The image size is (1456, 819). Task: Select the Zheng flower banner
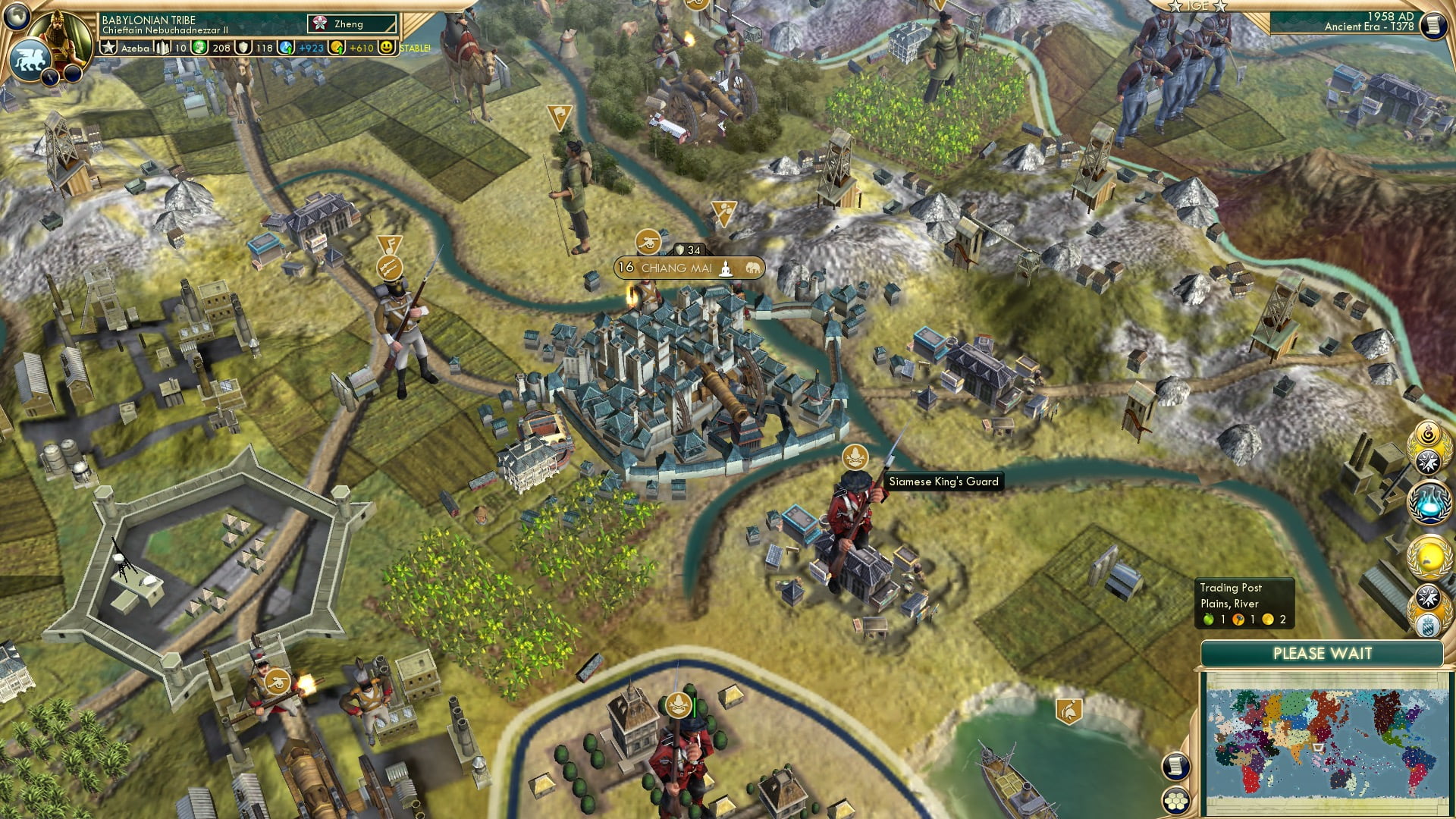pos(351,24)
